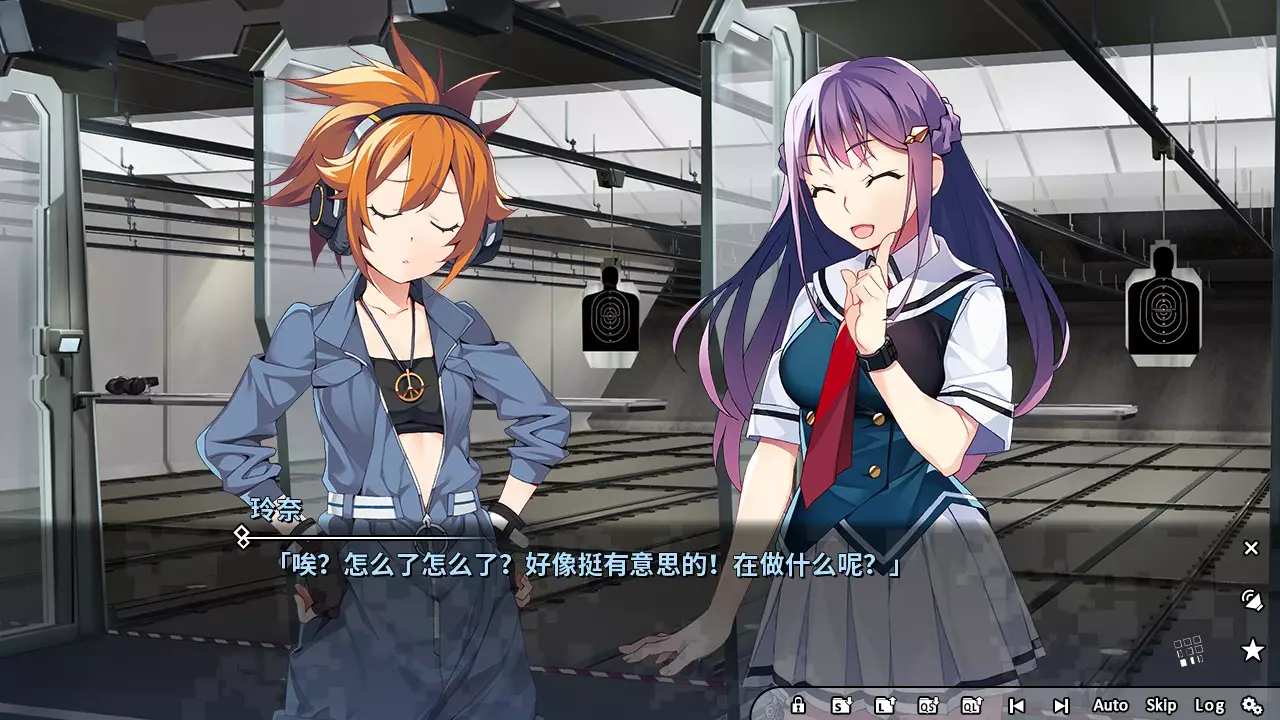This screenshot has width=1280, height=720.
Task: Lock the message window with the padlock icon
Action: 798,705
